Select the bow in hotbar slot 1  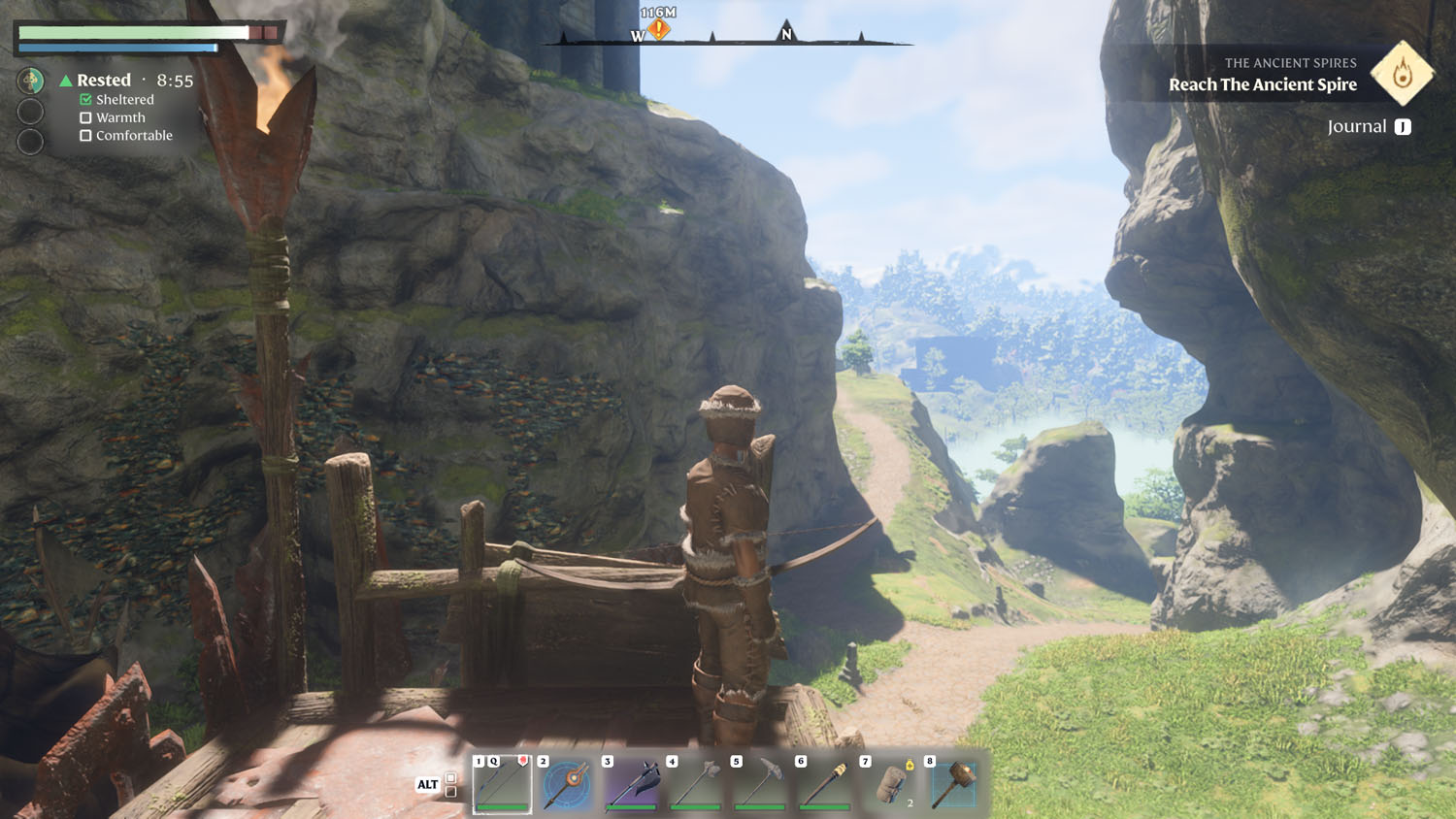click(502, 784)
